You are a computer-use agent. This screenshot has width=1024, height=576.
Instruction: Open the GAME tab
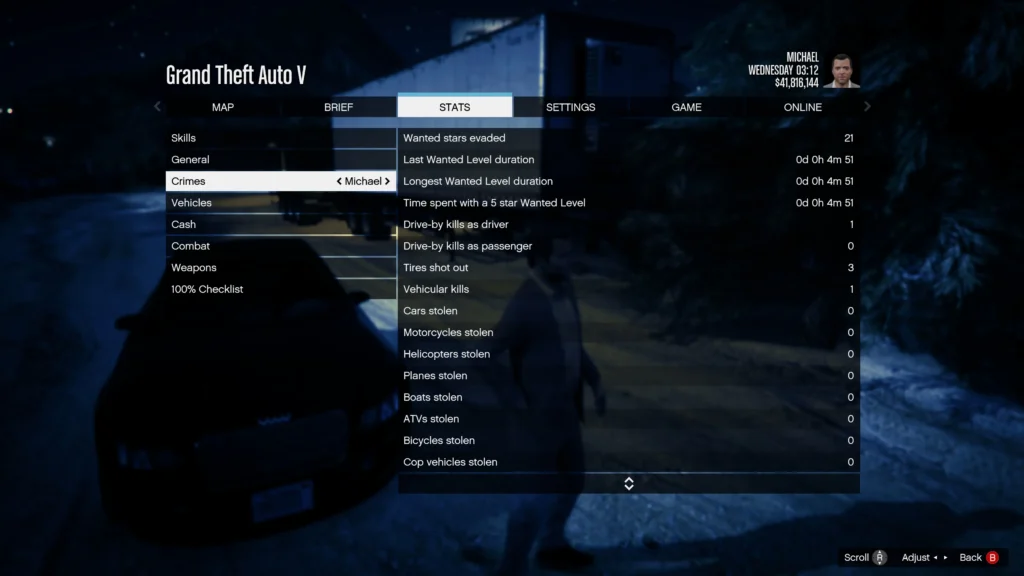pos(686,107)
